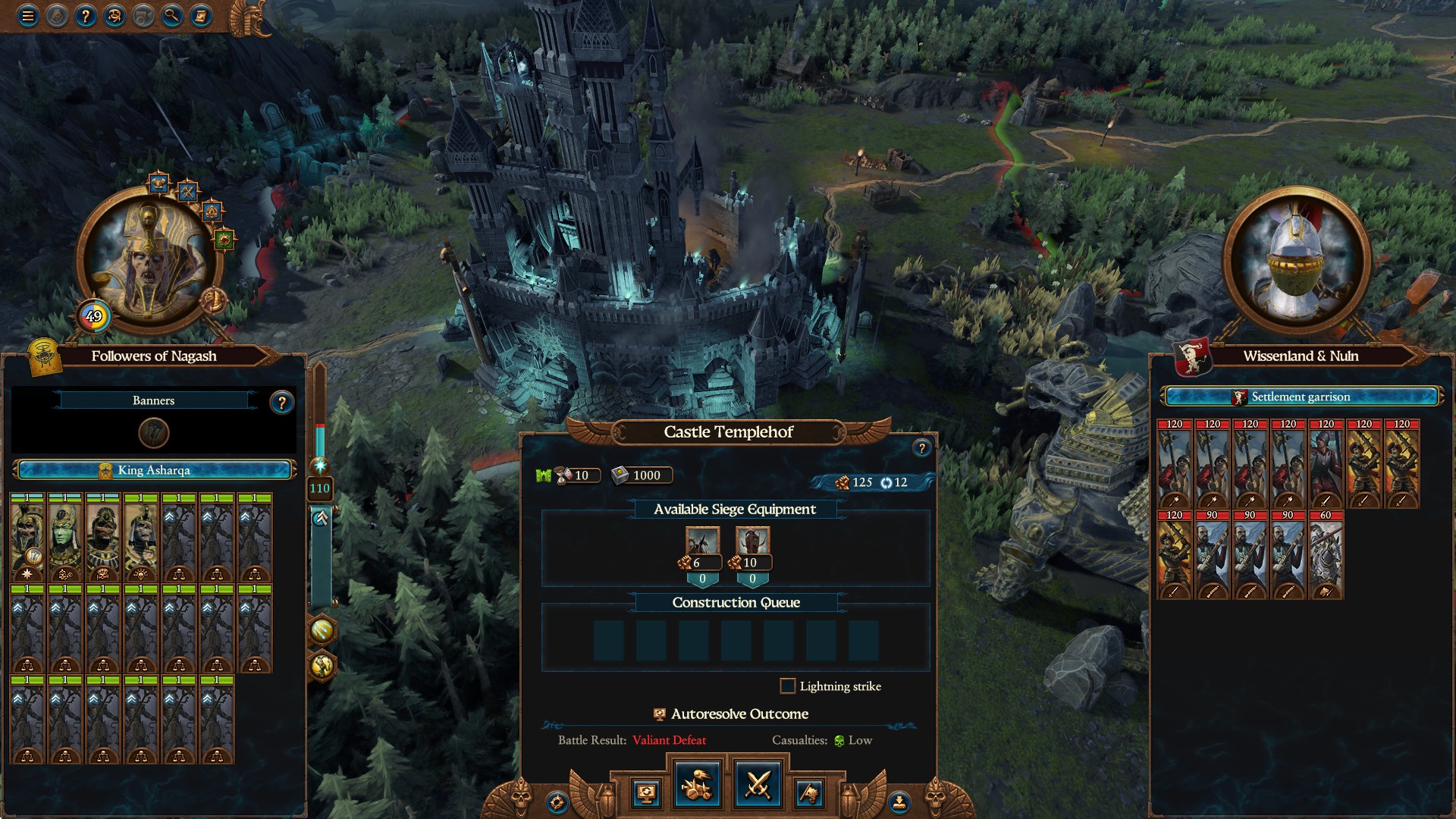Tick the Lightning strike checkbox
This screenshot has height=819, width=1456.
[x=788, y=686]
